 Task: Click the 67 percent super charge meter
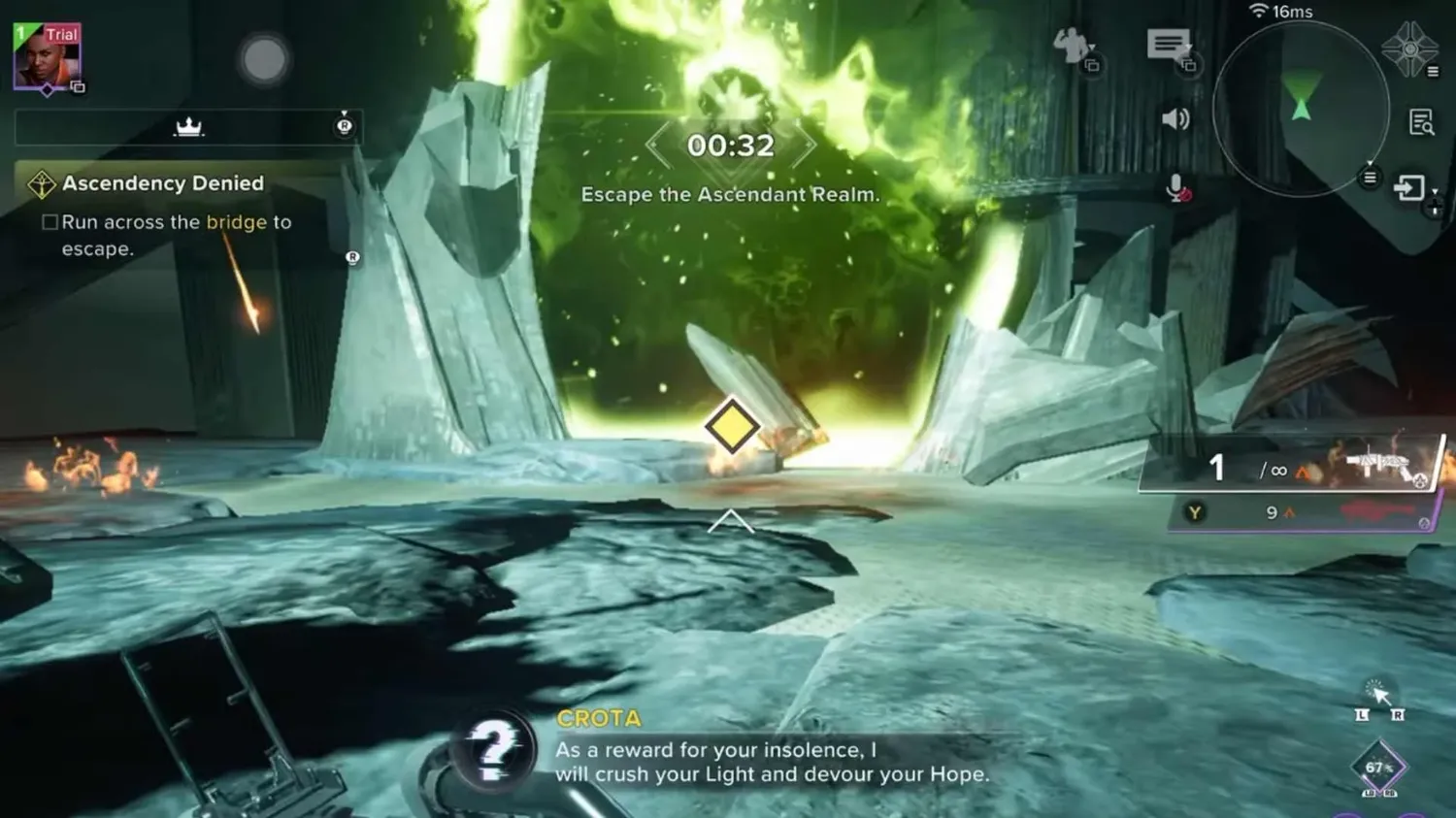(x=1378, y=767)
